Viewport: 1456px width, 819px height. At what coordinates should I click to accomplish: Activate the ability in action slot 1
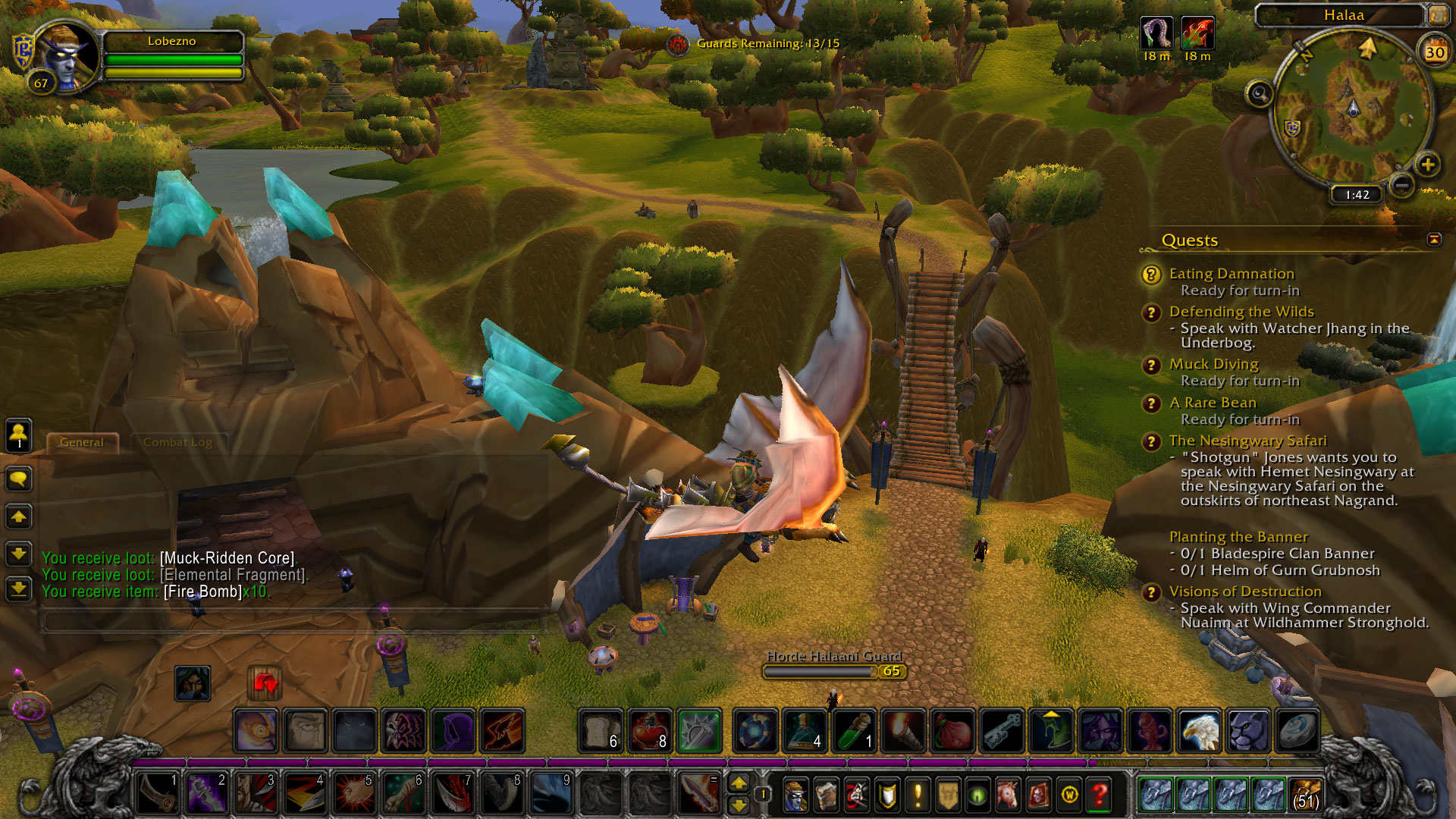[157, 793]
